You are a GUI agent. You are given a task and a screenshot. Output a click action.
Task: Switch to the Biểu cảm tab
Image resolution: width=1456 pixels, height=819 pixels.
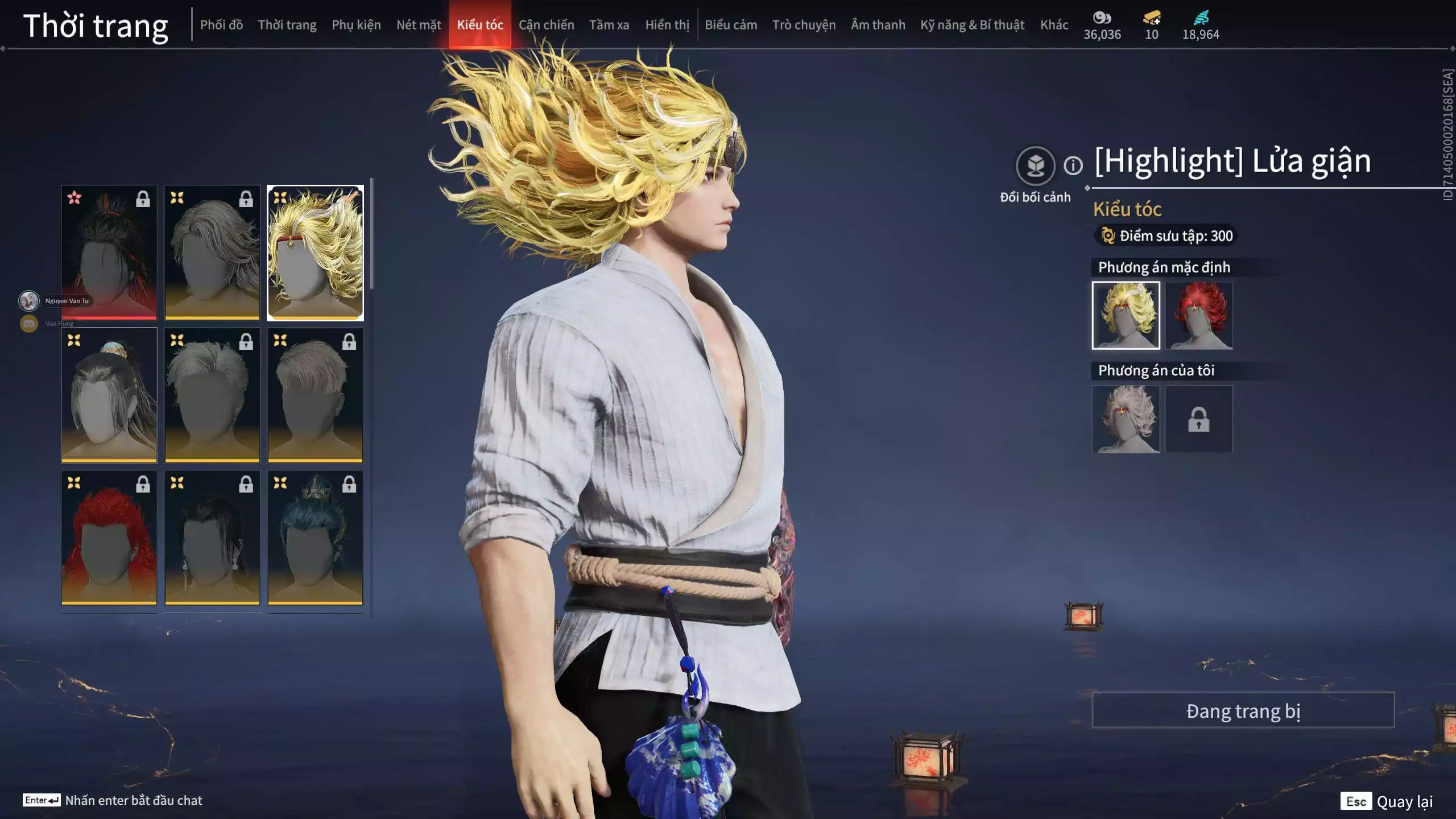click(731, 25)
